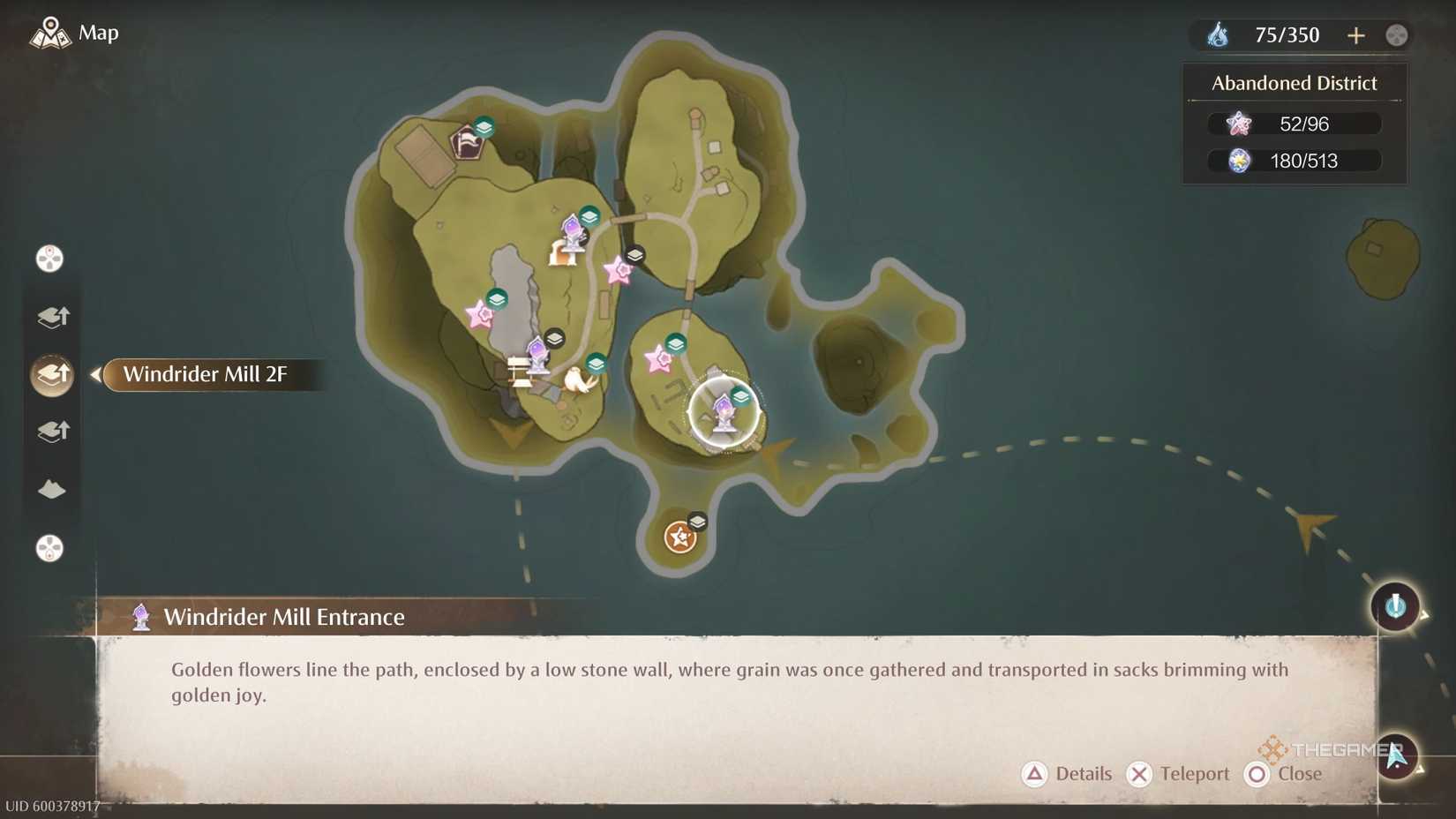Expand the top compass rose control in the sidebar
1456x819 pixels.
tap(51, 258)
